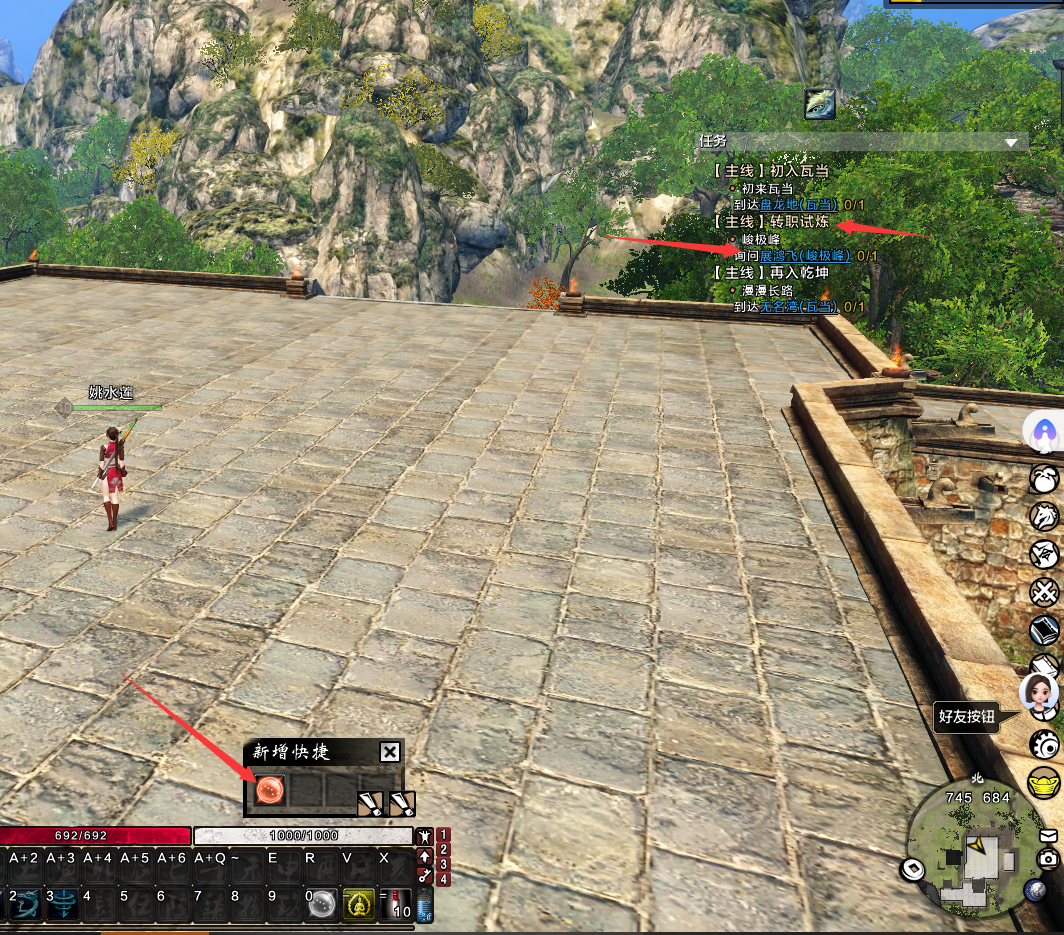Open the 展鸿飞(峻极峰) quest link
Viewport: 1064px width, 935px height.
(804, 256)
